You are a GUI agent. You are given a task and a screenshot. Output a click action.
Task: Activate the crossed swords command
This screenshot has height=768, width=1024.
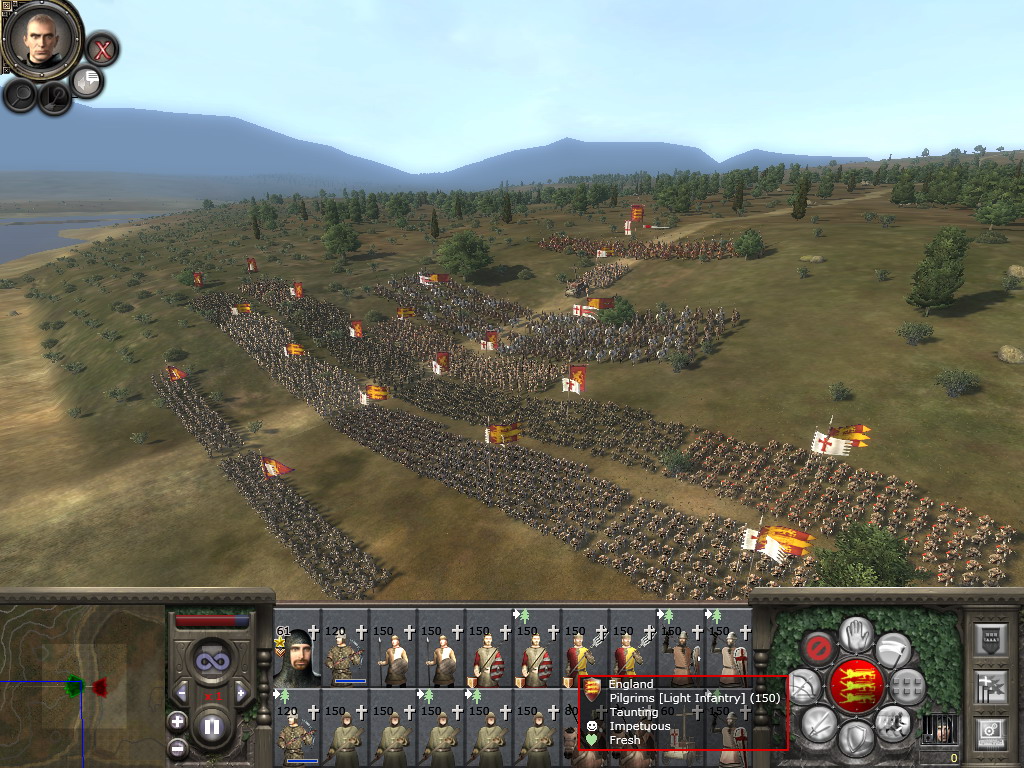tap(820, 723)
